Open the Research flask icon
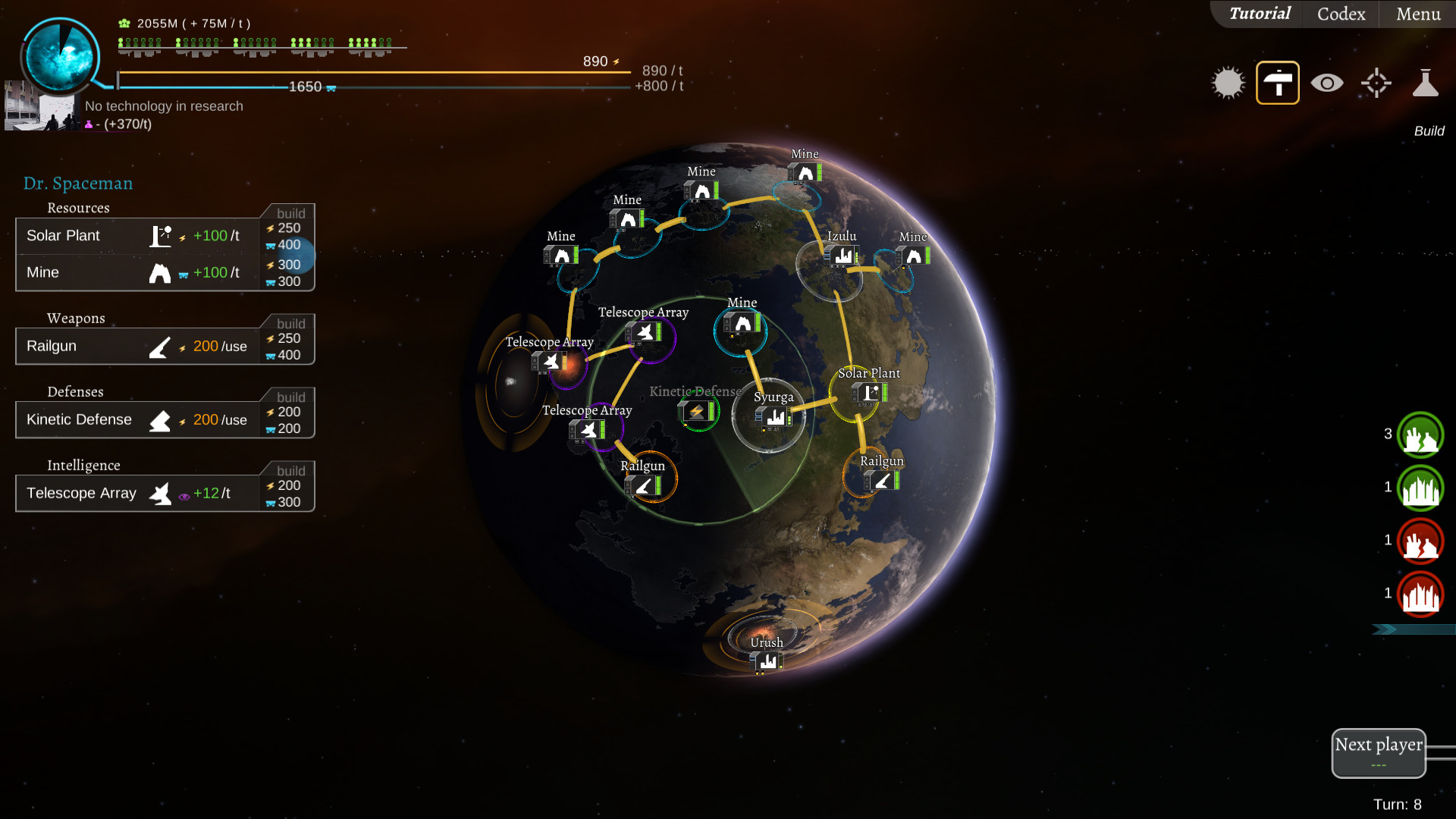The width and height of the screenshot is (1456, 819). [x=1426, y=82]
